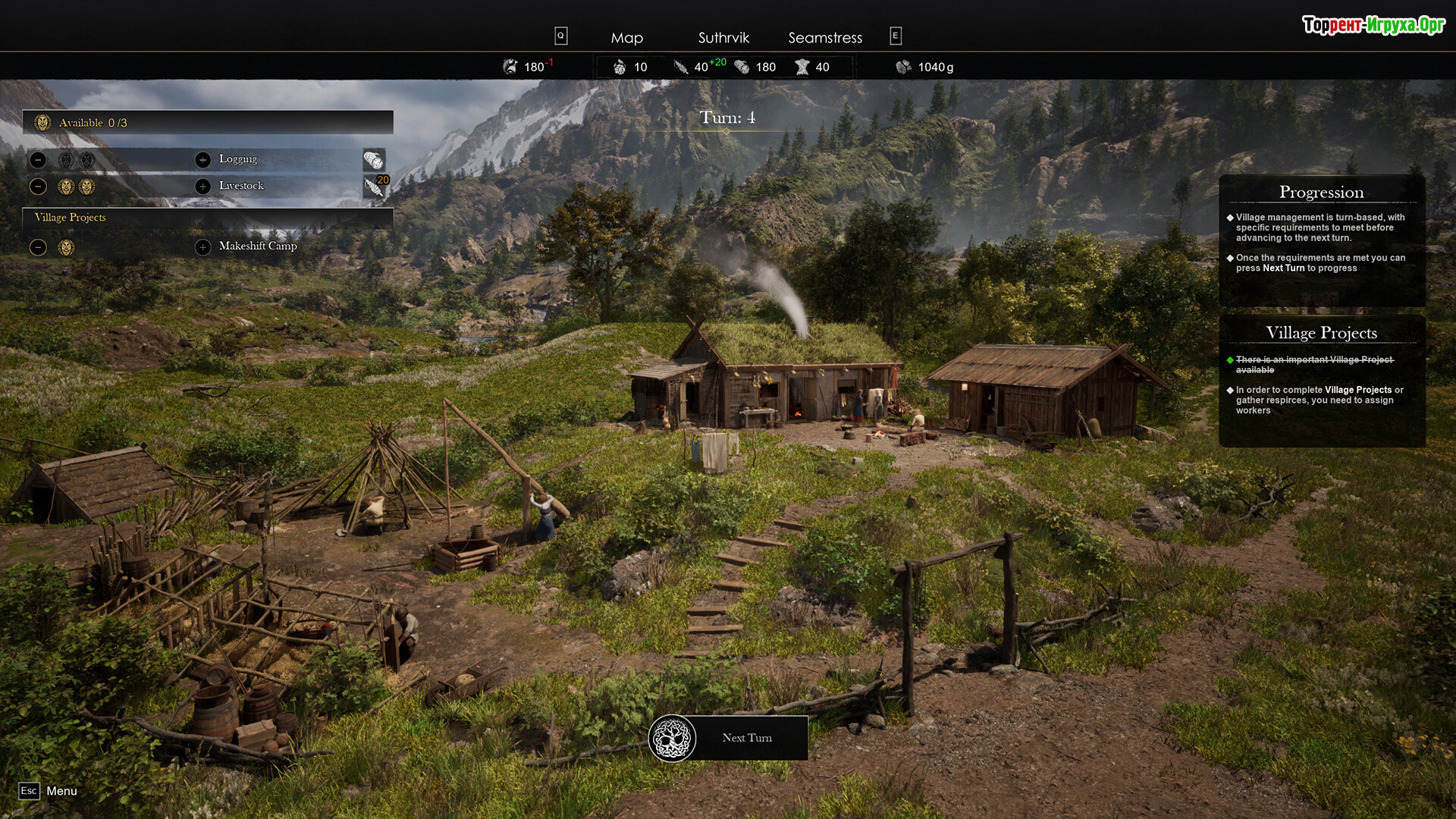Remove a worker from Makeshift Camp
The height and width of the screenshot is (819, 1456).
point(39,247)
